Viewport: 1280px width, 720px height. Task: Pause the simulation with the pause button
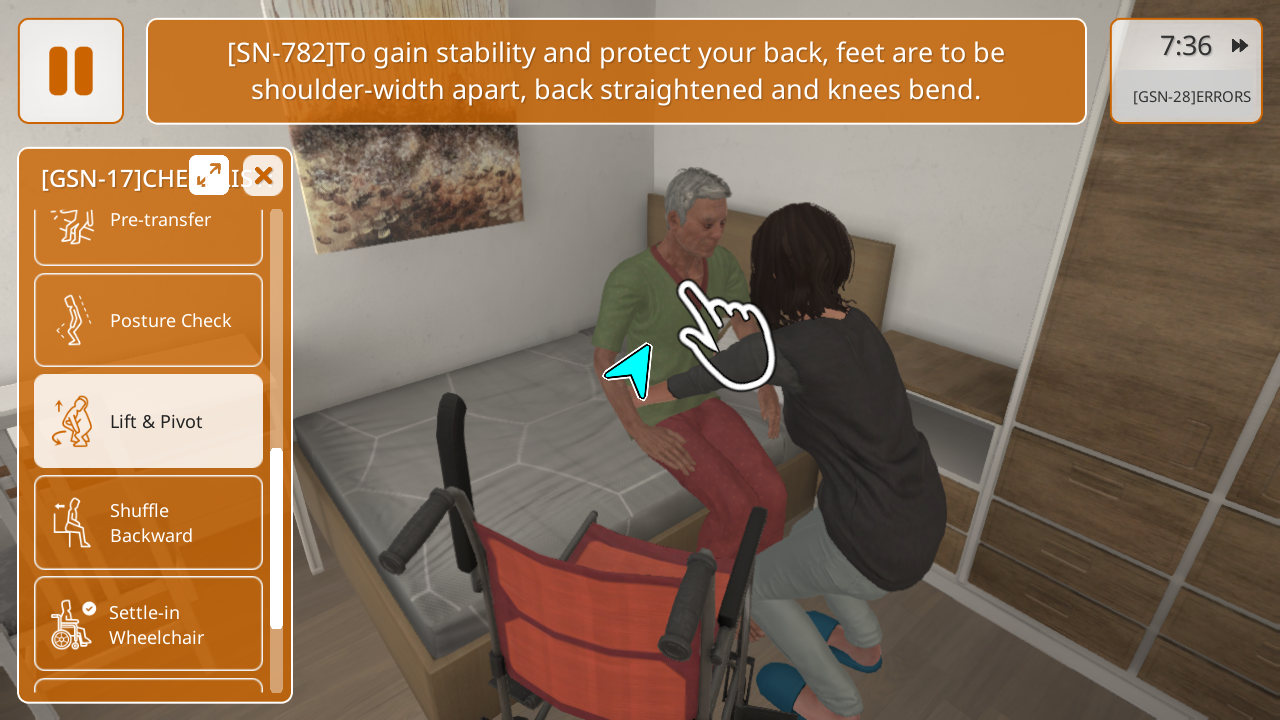pos(71,71)
